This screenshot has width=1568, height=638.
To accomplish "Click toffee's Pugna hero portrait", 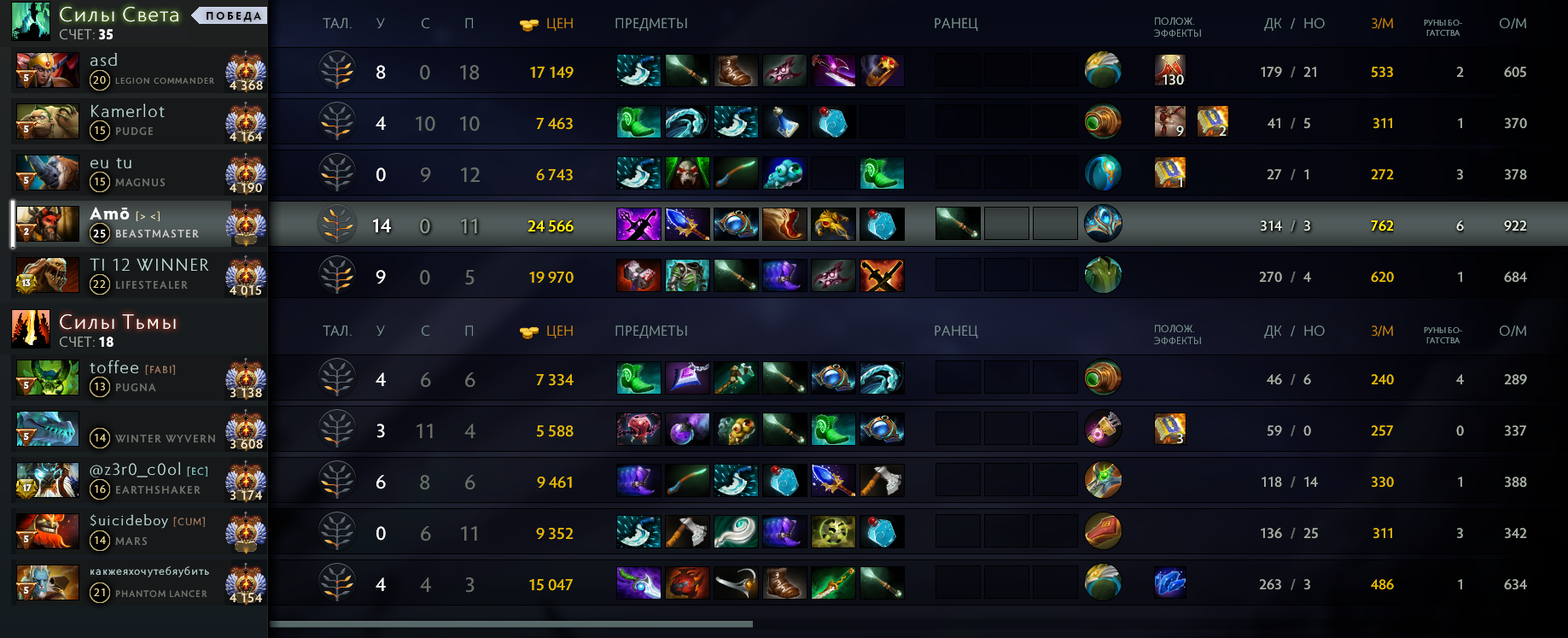I will coord(47,378).
